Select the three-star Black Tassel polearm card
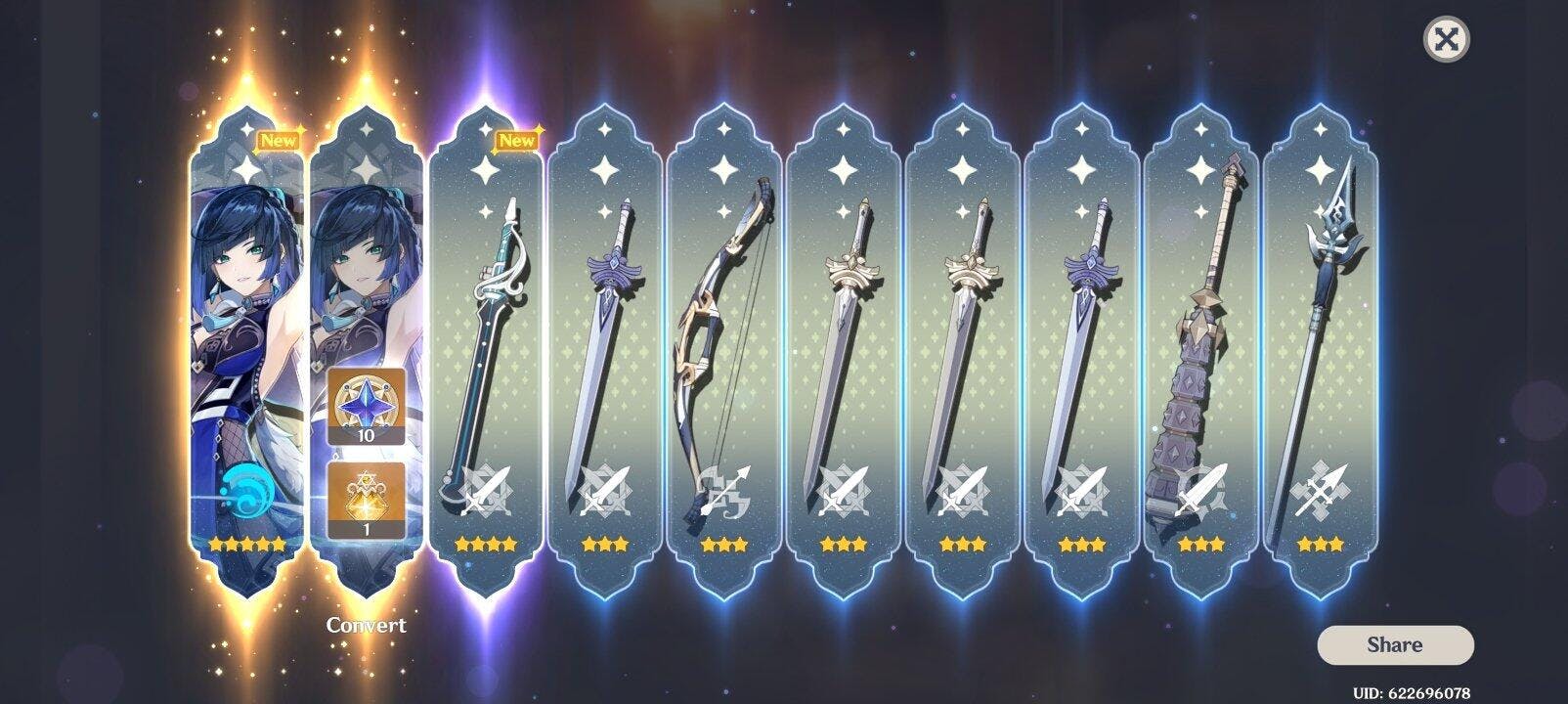 1321,352
